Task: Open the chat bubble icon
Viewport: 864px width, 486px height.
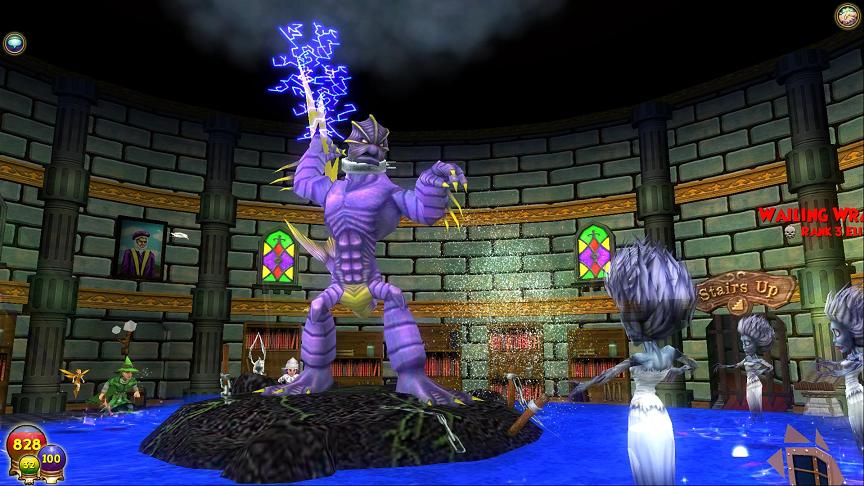Action: (x=13, y=42)
